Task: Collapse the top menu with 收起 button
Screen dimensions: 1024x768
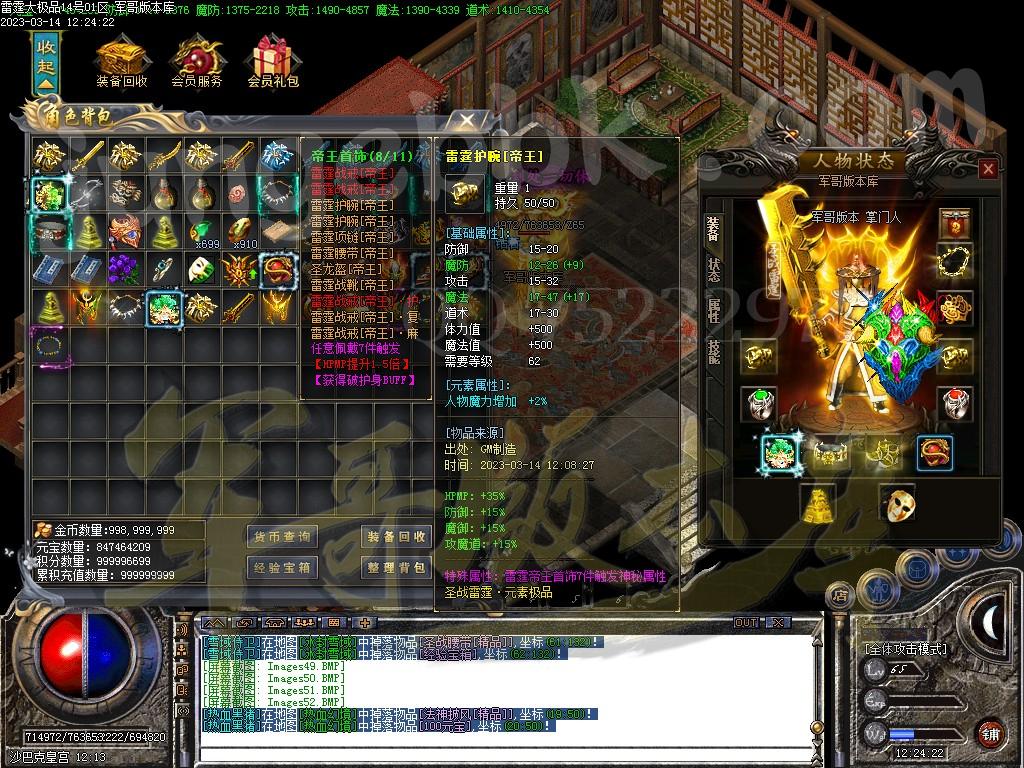Action: (x=46, y=62)
